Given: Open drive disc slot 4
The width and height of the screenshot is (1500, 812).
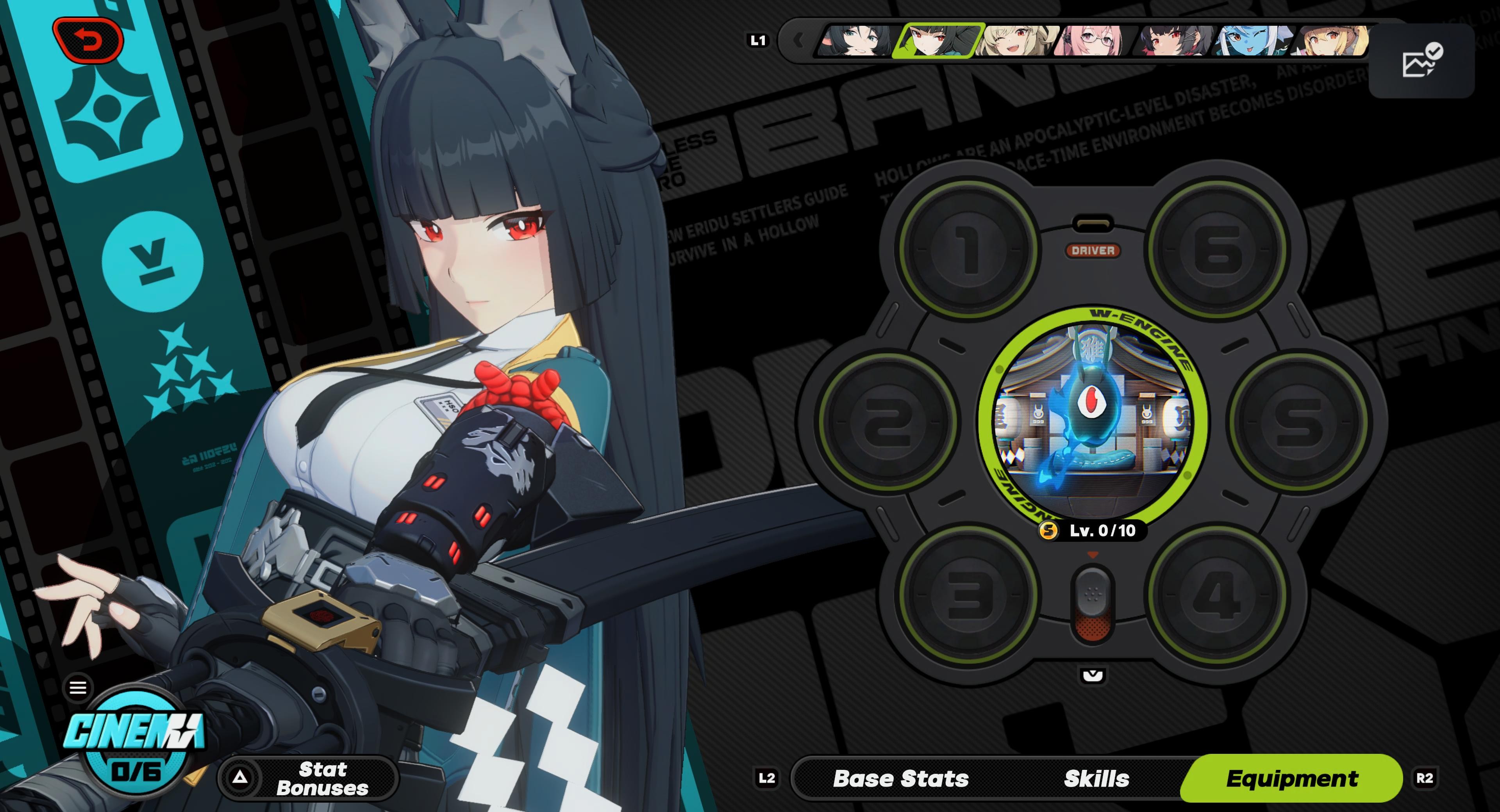Looking at the screenshot, I should point(1218,595).
